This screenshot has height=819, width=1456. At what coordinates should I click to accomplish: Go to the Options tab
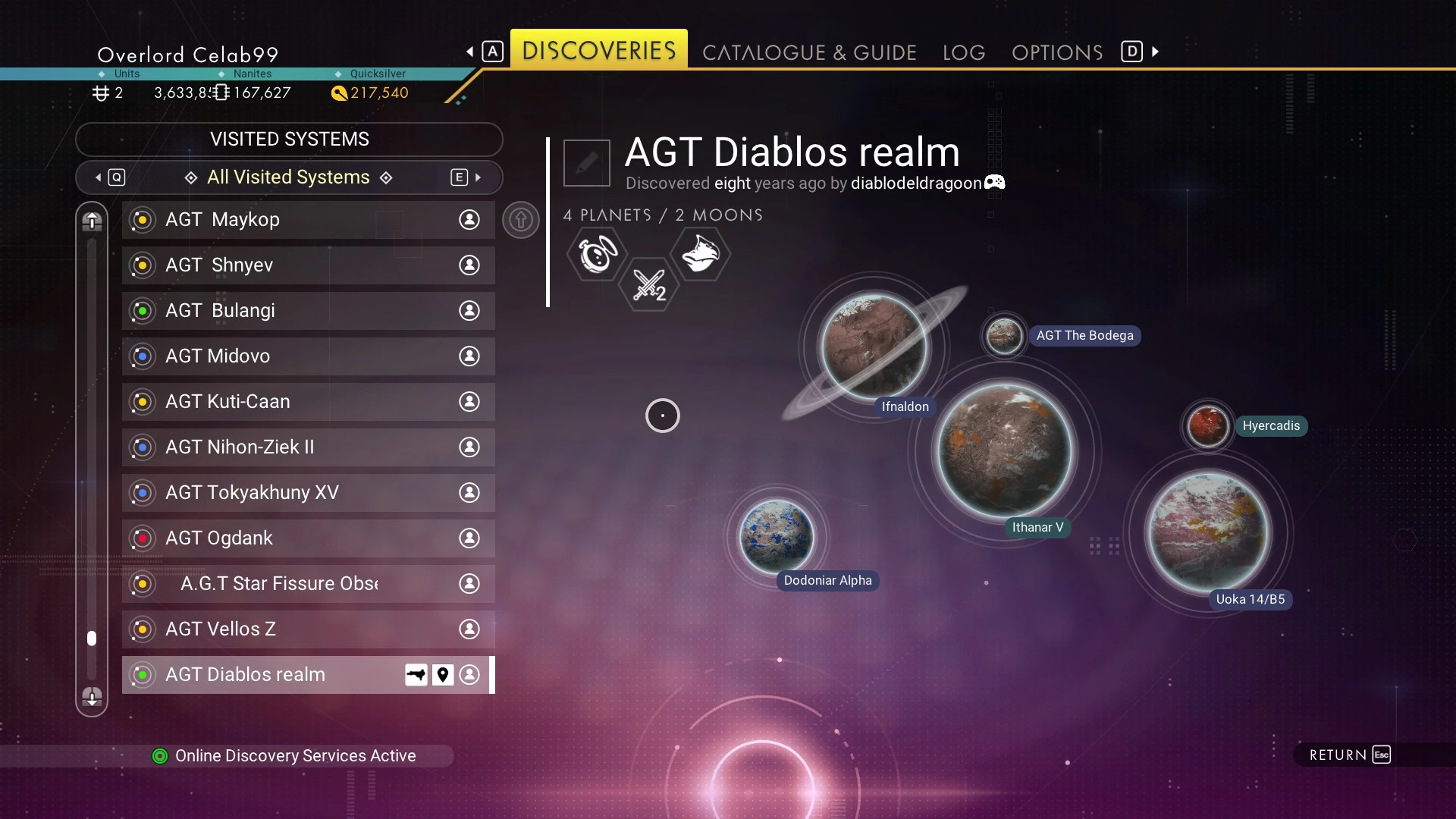1056,52
